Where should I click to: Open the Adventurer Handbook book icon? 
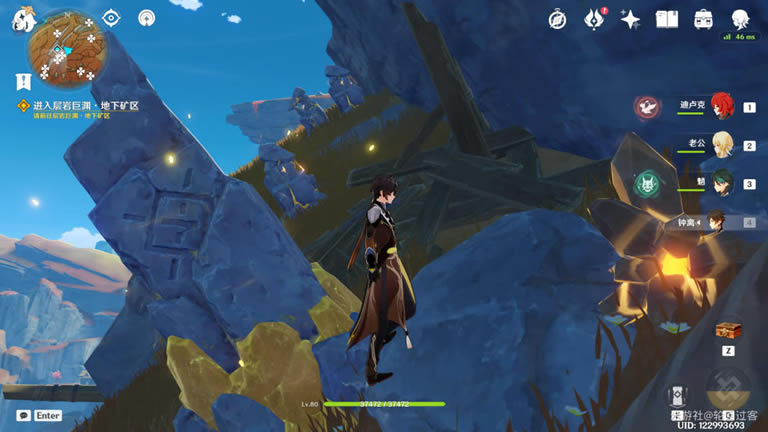667,19
